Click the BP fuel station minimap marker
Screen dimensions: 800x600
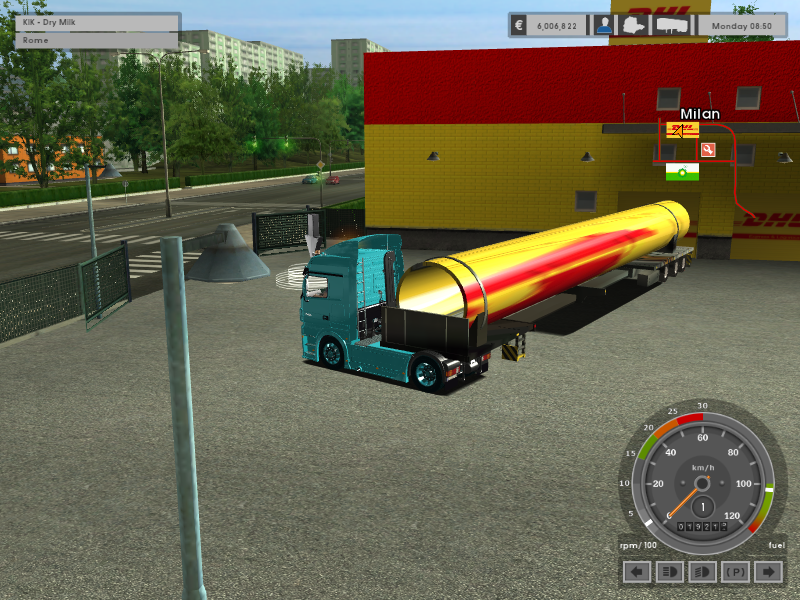(682, 172)
